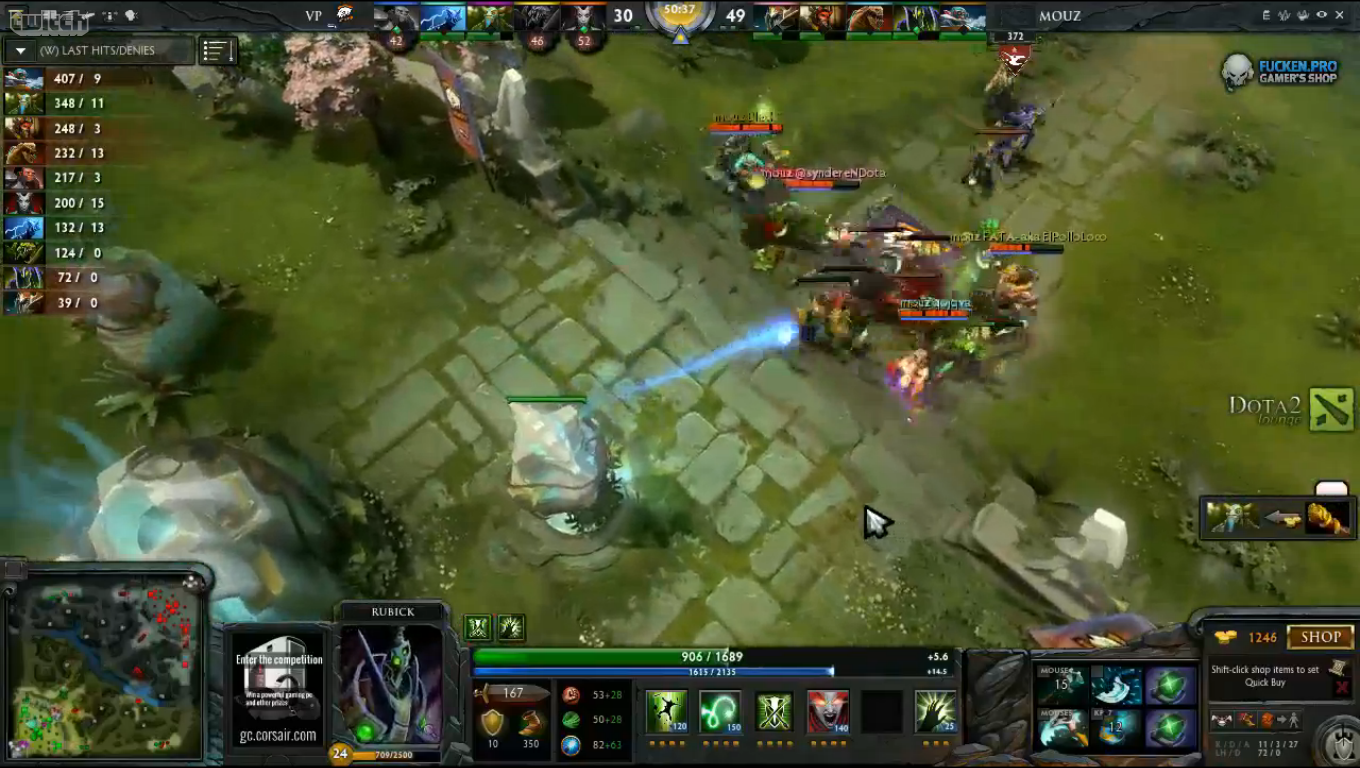
Task: Activate the Spell Steal ultimate
Action: pyautogui.click(x=935, y=711)
